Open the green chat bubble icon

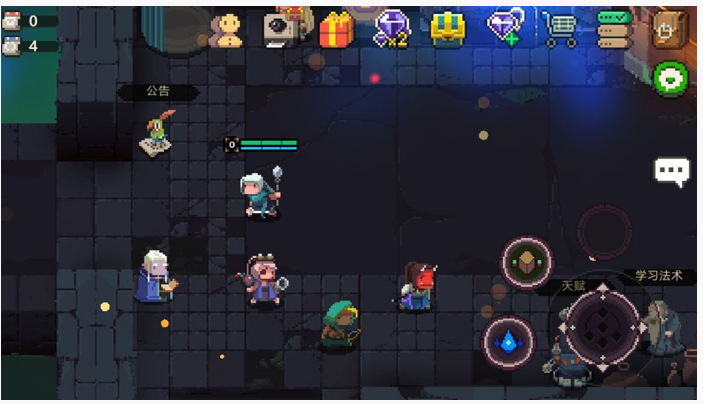(669, 77)
